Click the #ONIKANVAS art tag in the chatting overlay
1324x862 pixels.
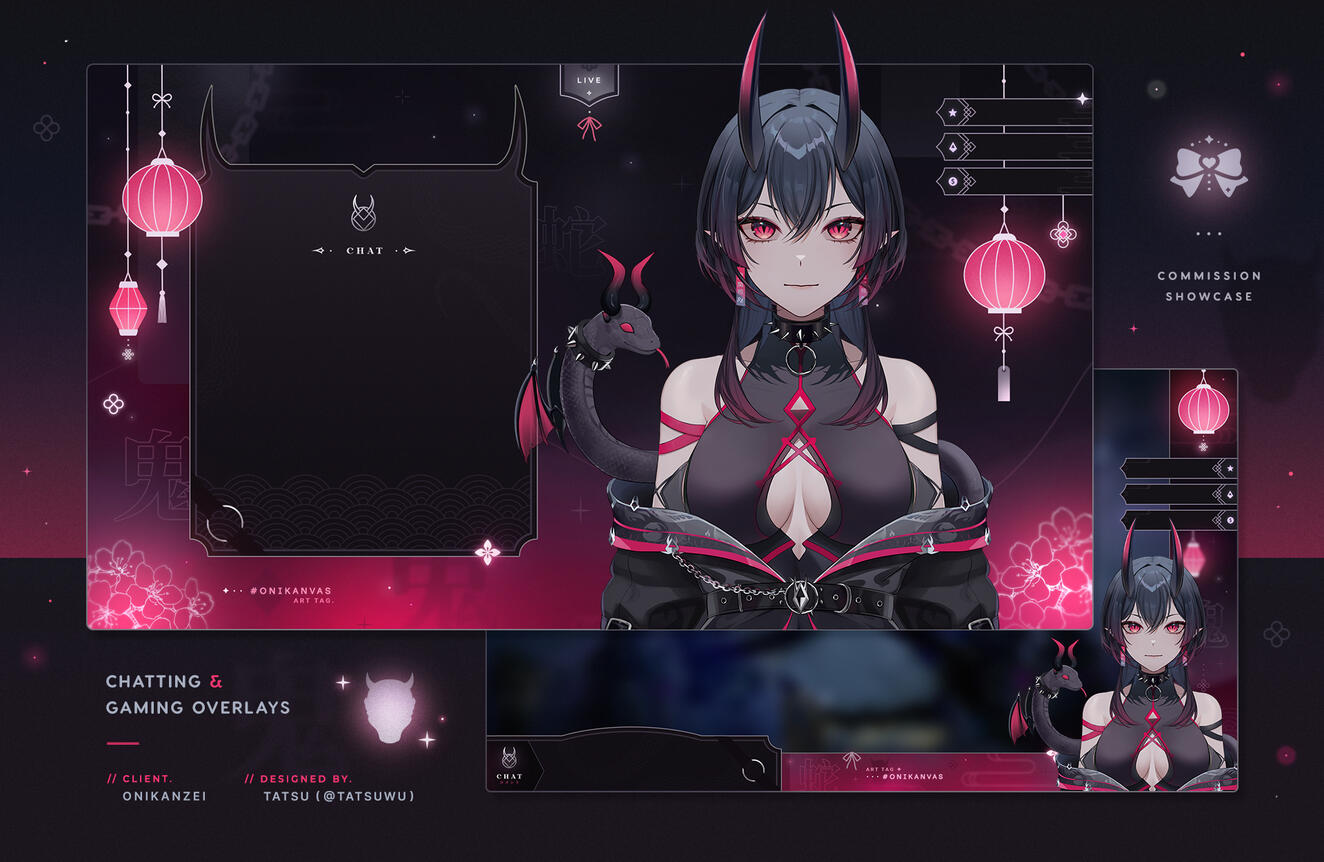(290, 591)
